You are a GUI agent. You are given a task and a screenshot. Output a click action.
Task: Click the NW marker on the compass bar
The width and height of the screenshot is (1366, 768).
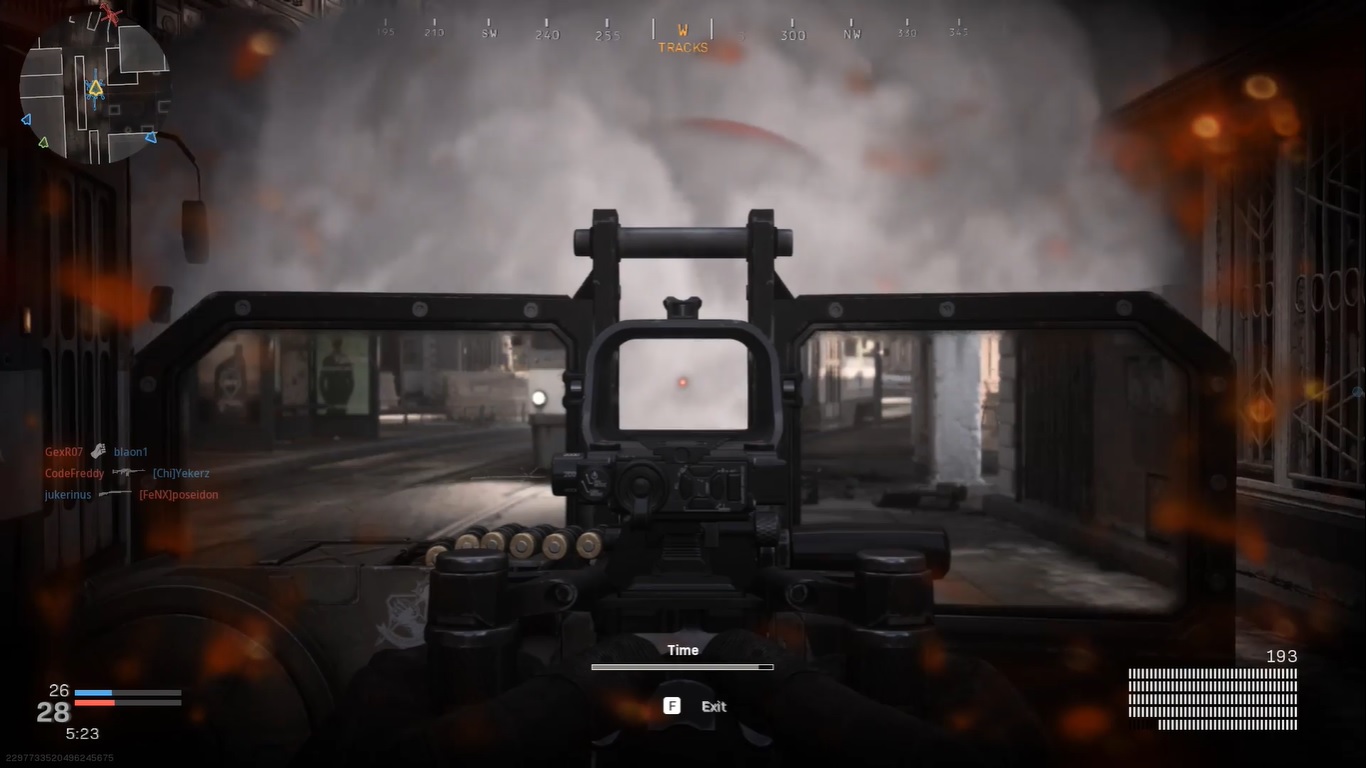pos(853,32)
